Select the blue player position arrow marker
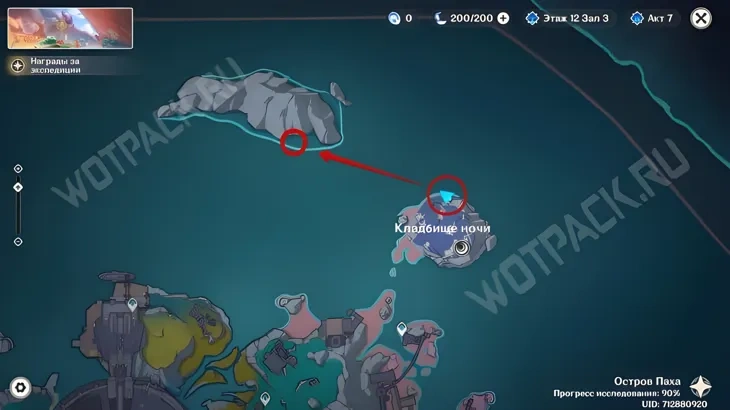 (447, 196)
